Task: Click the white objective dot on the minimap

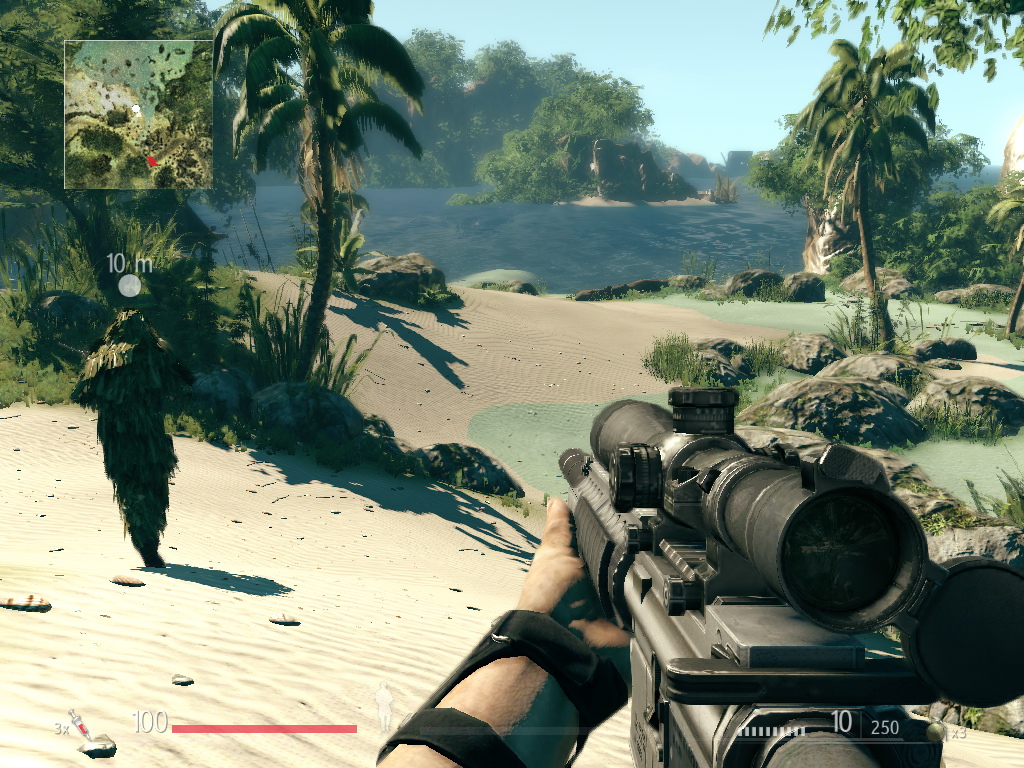Action: click(x=136, y=109)
